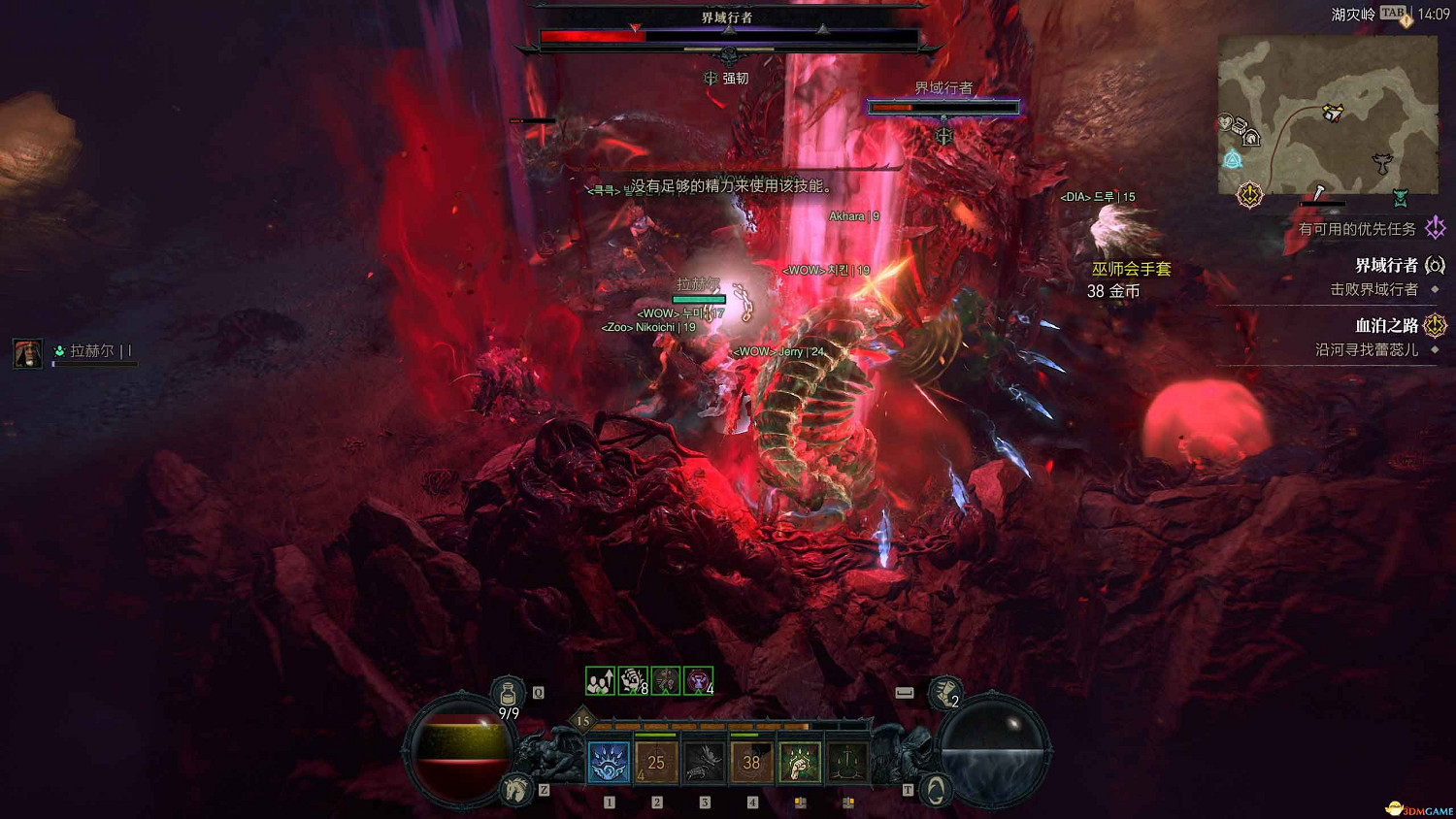1456x819 pixels.
Task: Activate the blue sunburst skill in the hotbar
Action: click(609, 763)
